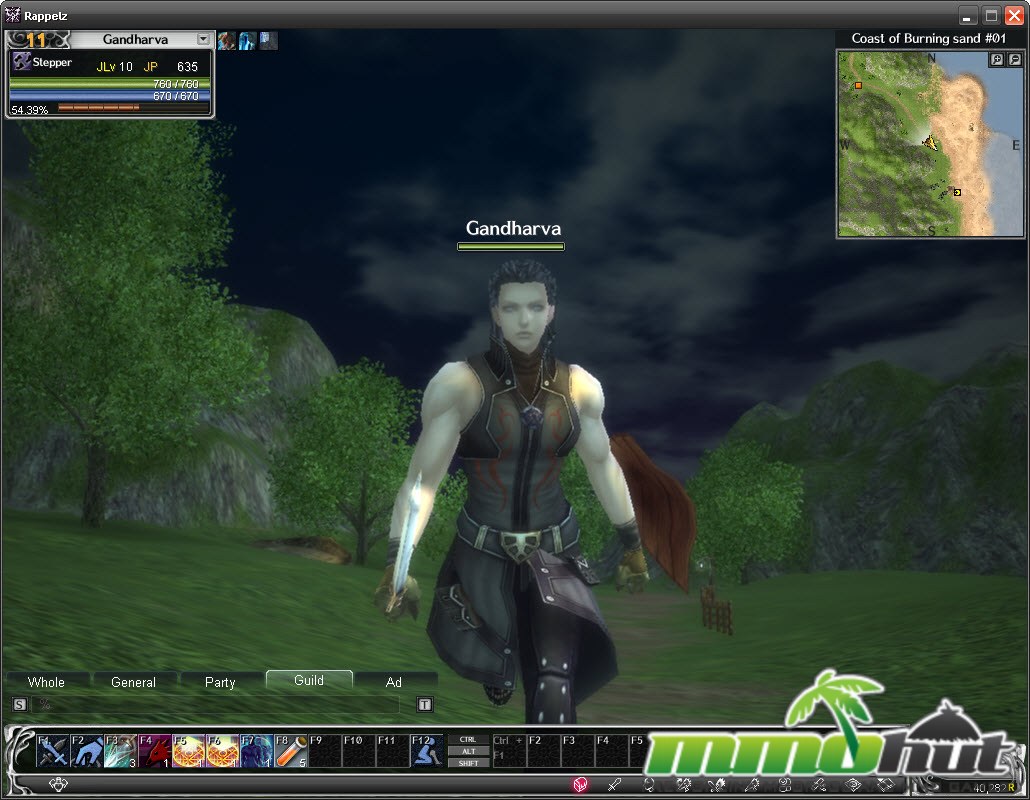Use the F8 orange potion slot
Image resolution: width=1030 pixels, height=800 pixels.
click(290, 750)
